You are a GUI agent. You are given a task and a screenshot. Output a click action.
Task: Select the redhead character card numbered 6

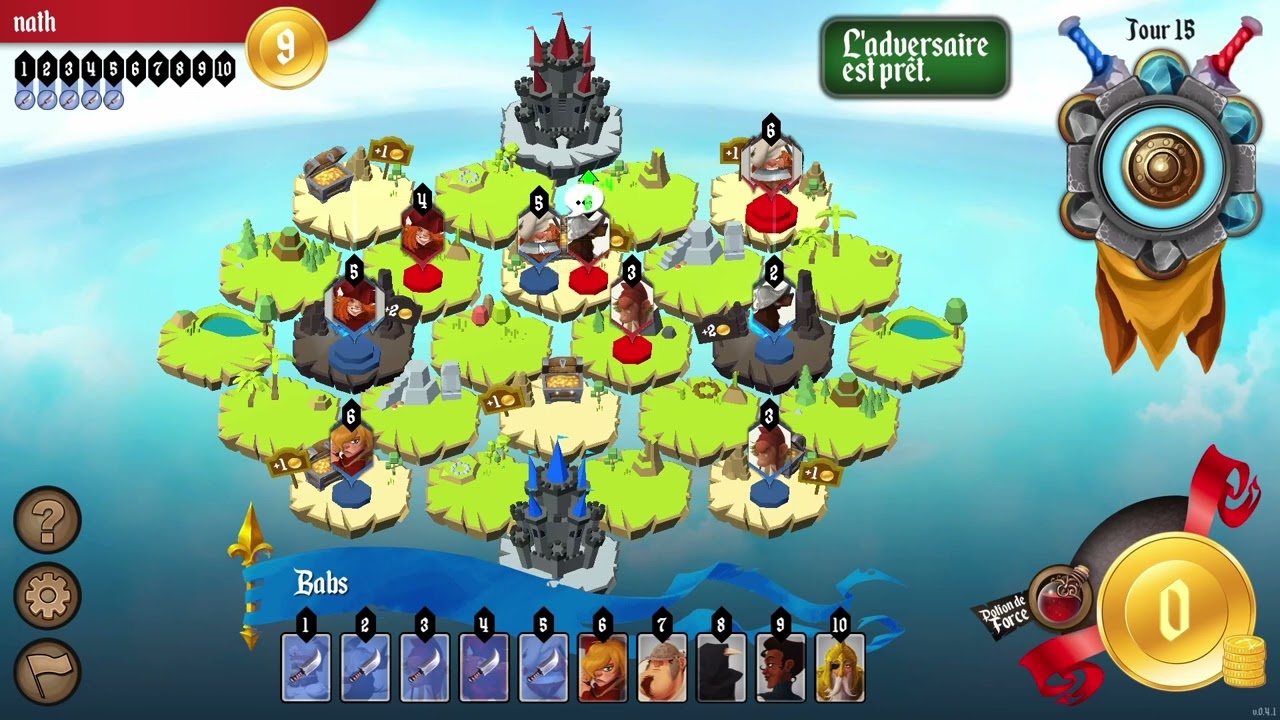[x=602, y=667]
